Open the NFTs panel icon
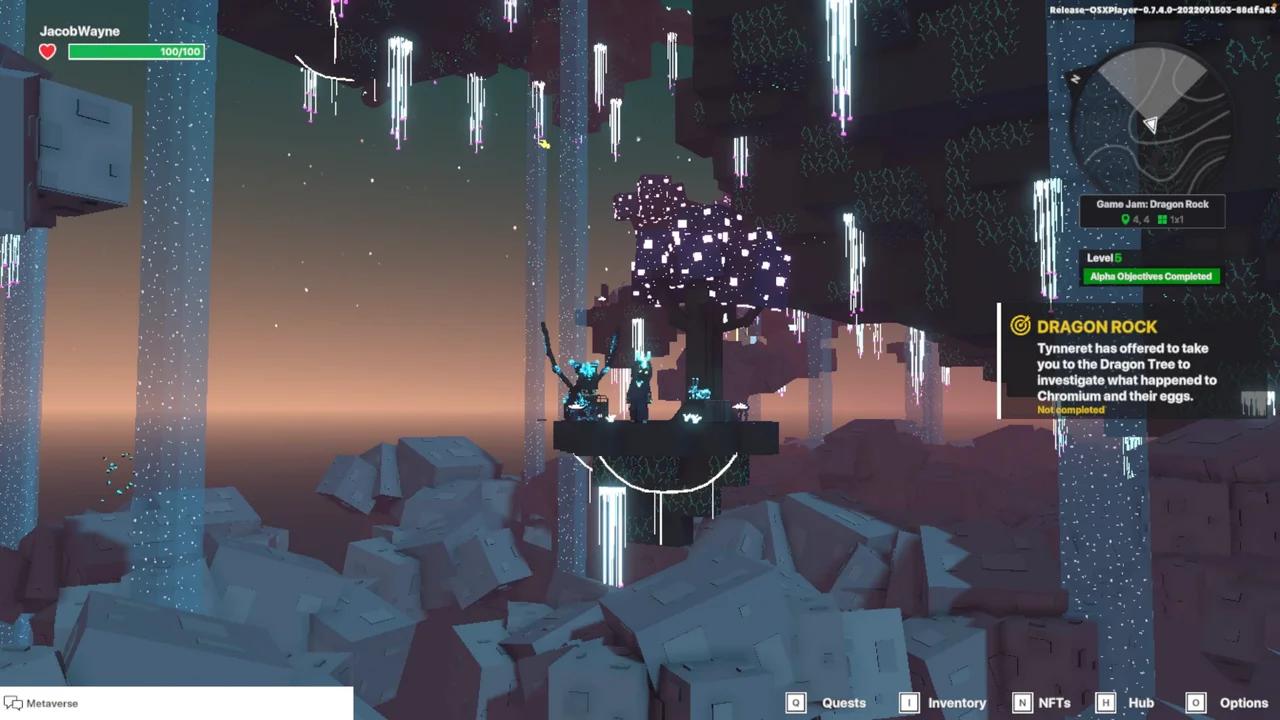Image resolution: width=1280 pixels, height=720 pixels. [1022, 702]
